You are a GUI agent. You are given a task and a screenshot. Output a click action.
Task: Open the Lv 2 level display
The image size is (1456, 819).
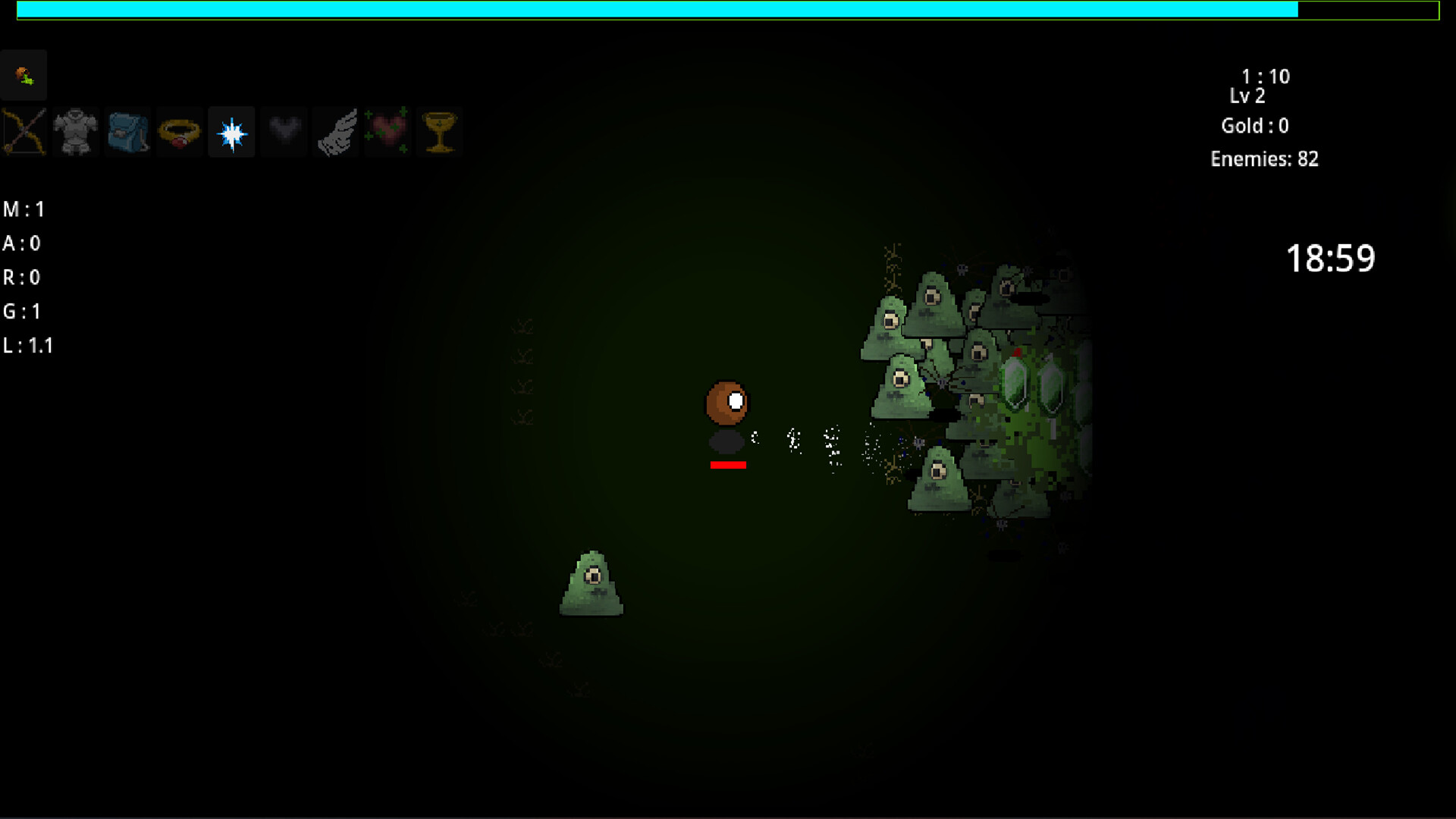click(1249, 96)
